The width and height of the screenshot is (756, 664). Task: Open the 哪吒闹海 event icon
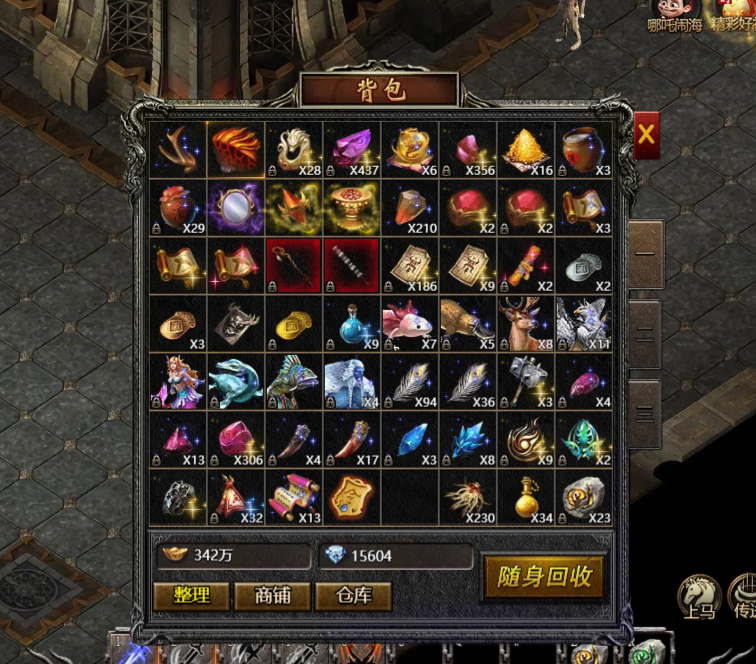(x=675, y=15)
